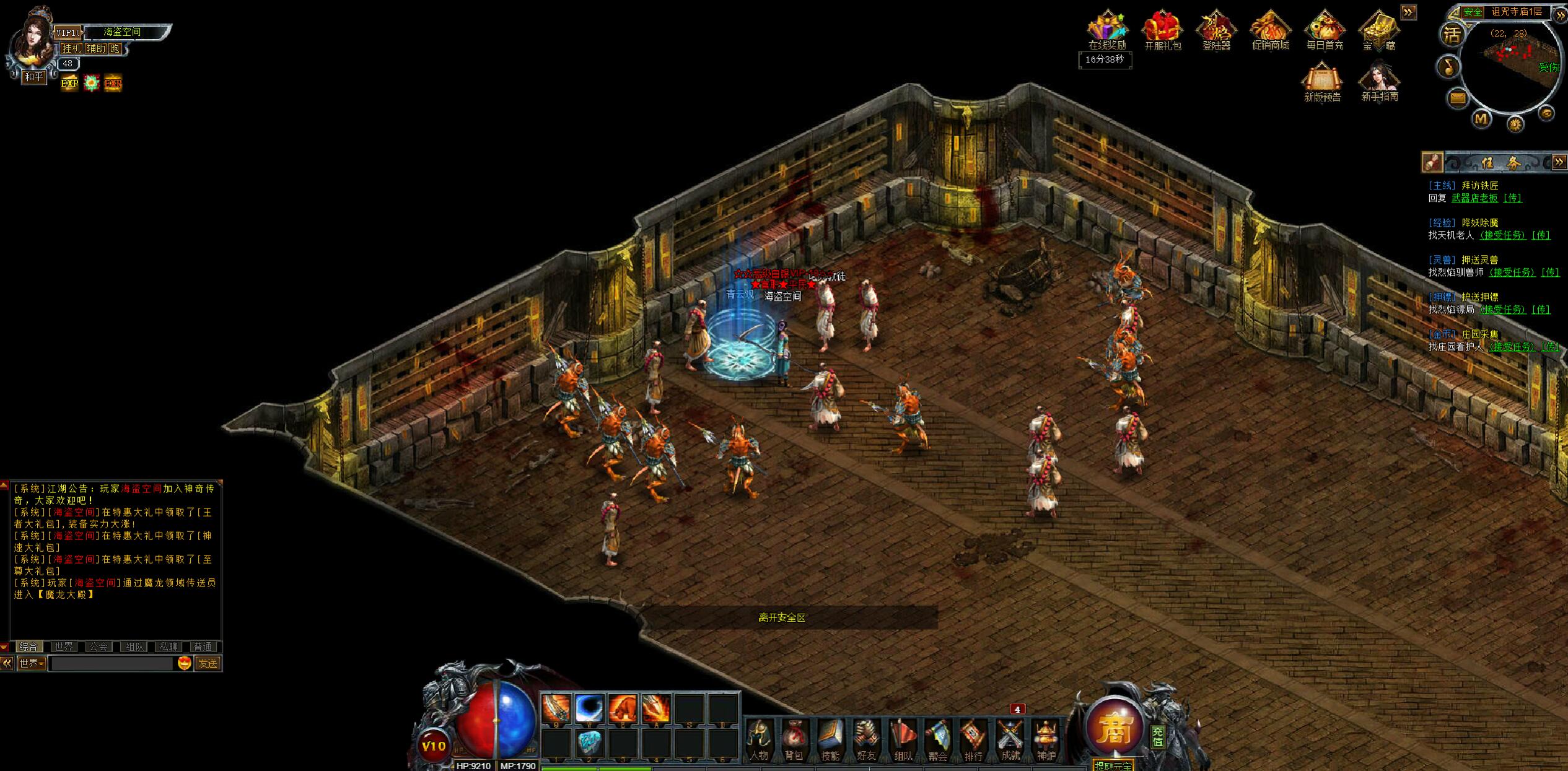The width and height of the screenshot is (1568, 771).
Task: Send the chat message with 发送
Action: (x=208, y=663)
